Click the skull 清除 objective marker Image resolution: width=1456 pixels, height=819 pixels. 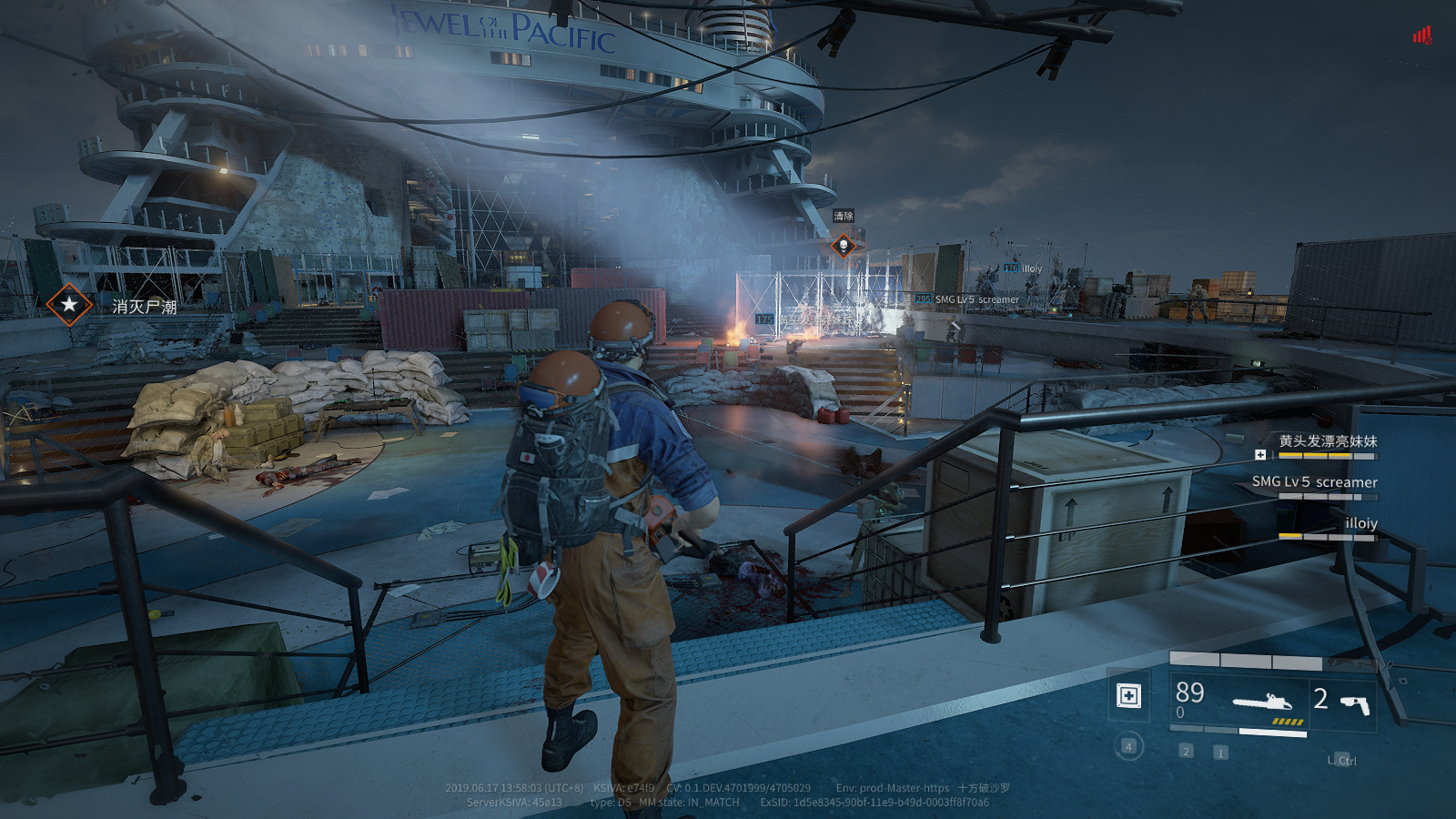[844, 246]
